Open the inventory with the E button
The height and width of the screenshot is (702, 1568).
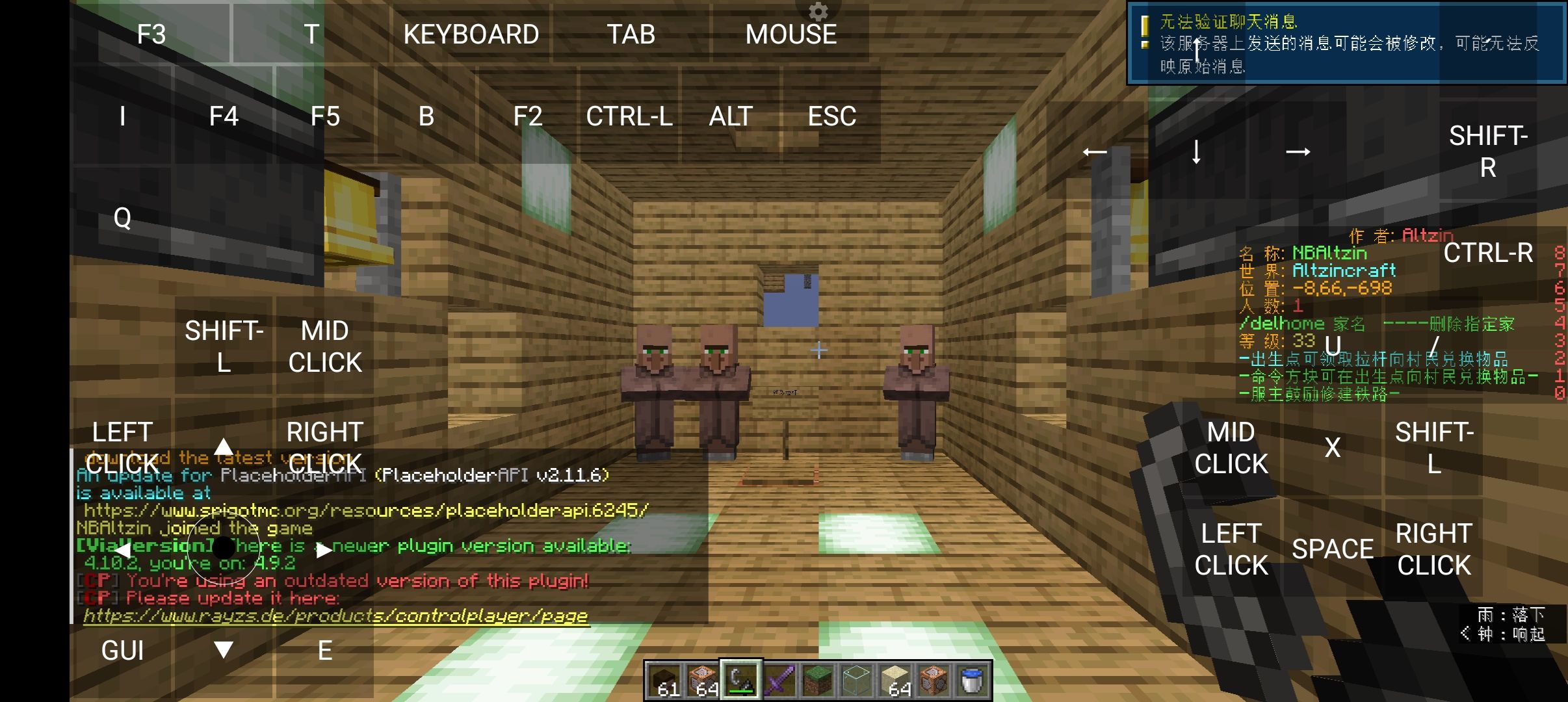(325, 651)
